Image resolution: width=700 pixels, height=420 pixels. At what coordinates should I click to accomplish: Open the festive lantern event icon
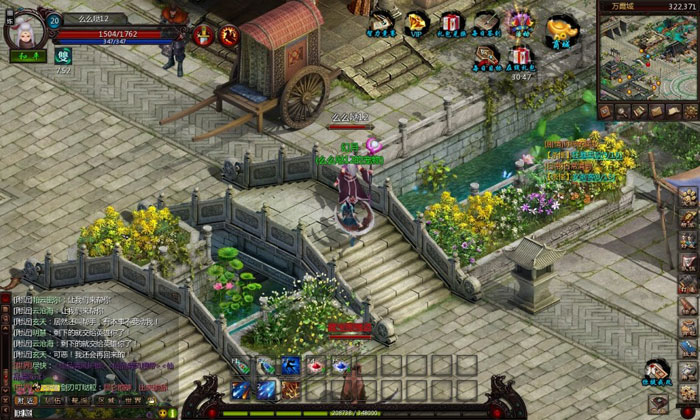520,22
